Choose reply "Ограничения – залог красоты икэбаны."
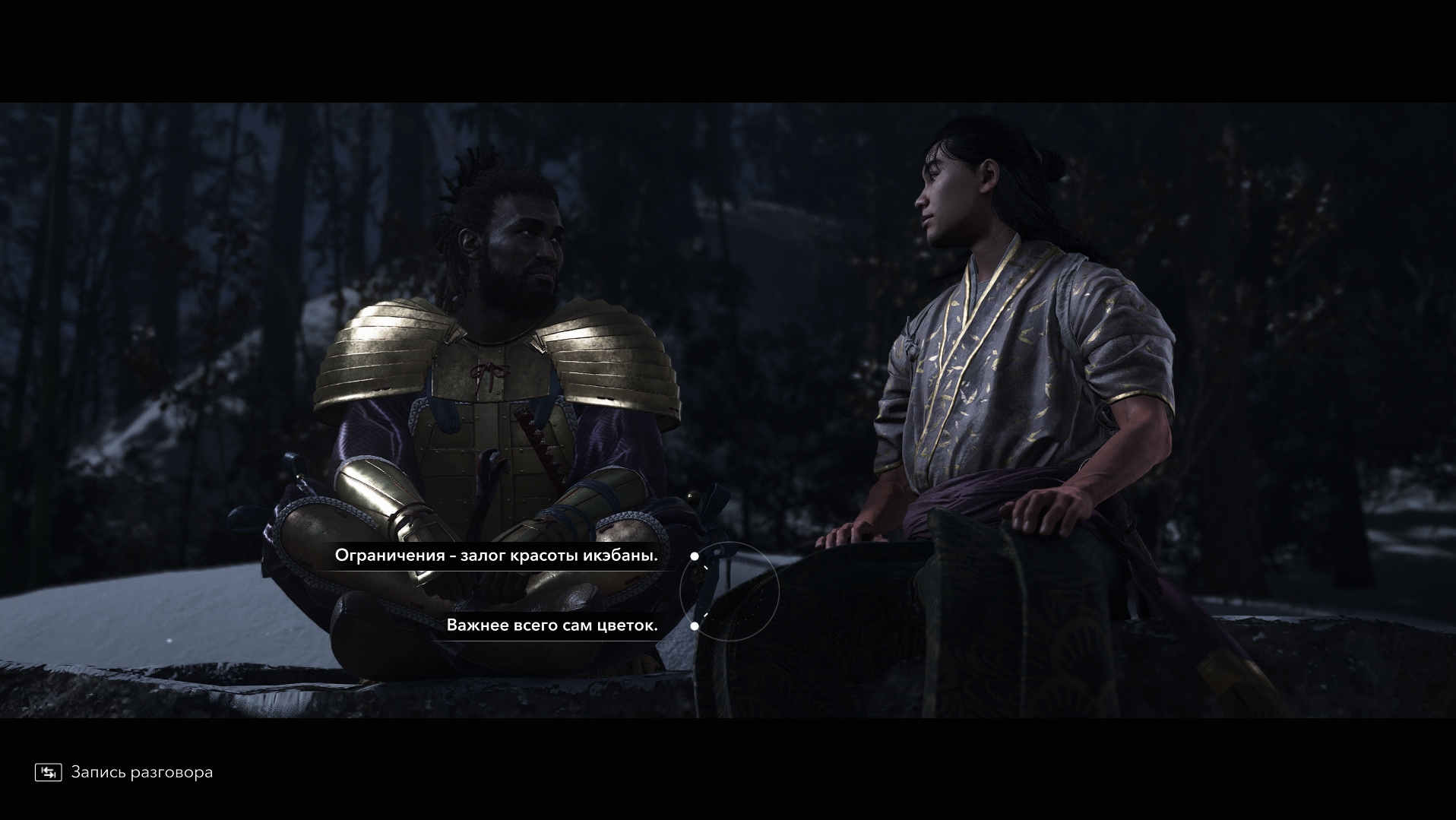The height and width of the screenshot is (820, 1456). pos(496,556)
